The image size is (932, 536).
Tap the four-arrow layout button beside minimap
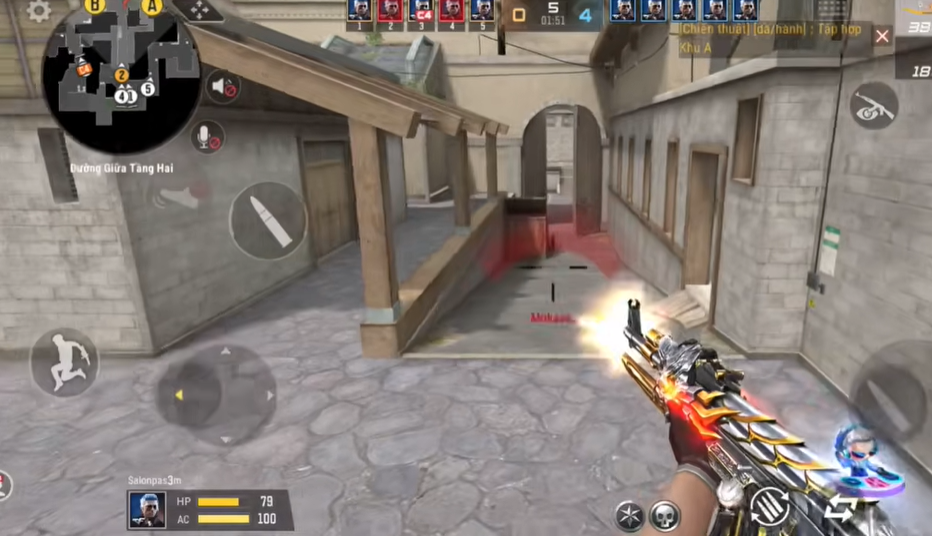[x=198, y=10]
